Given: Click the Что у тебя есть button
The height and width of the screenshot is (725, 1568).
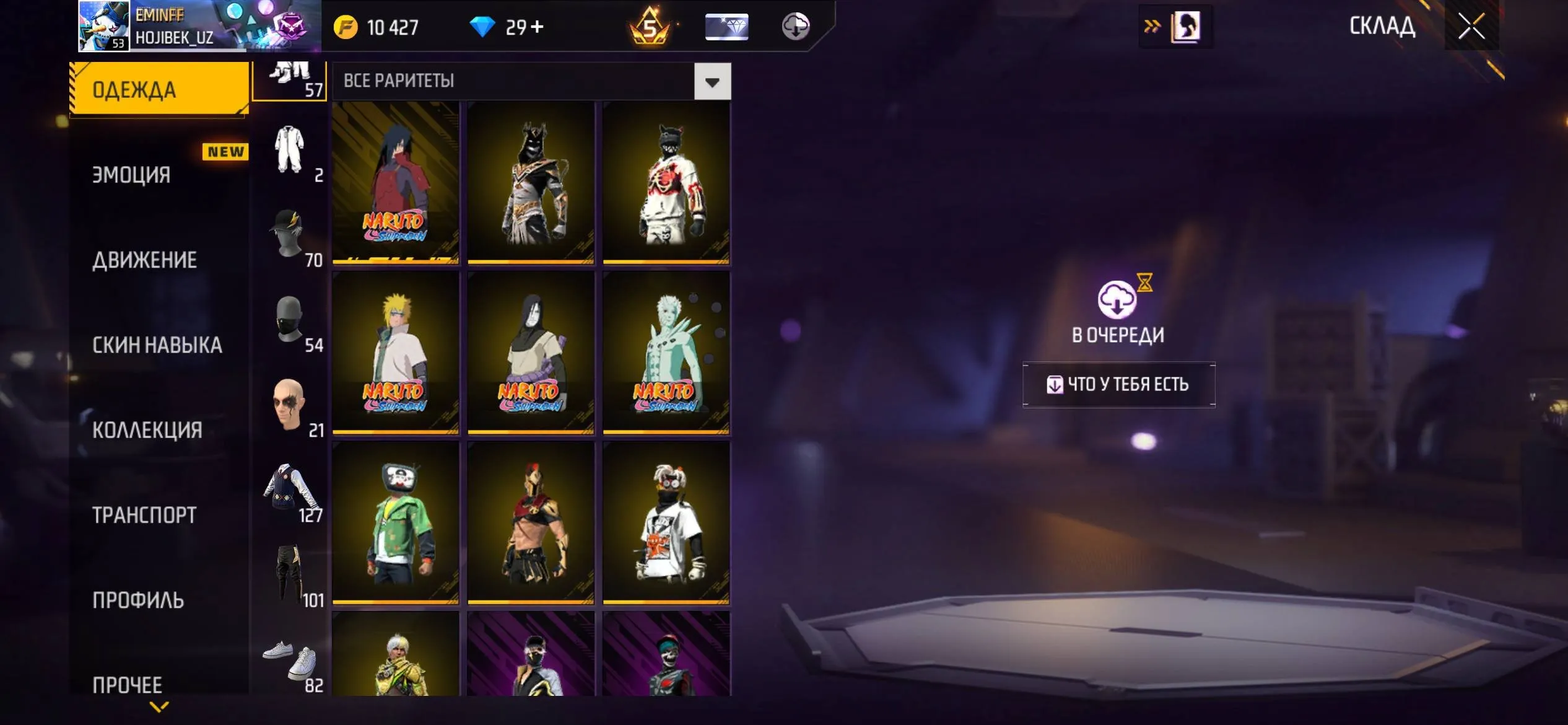Looking at the screenshot, I should click(x=1118, y=384).
